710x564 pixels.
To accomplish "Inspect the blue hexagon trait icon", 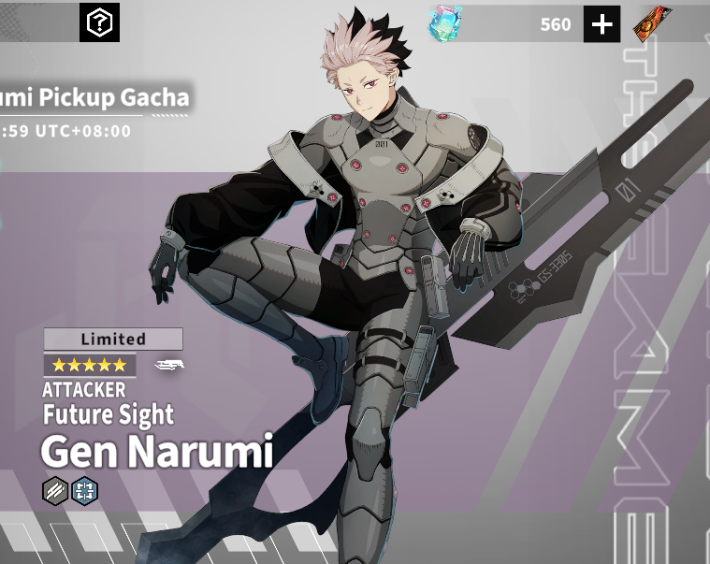I will pyautogui.click(x=84, y=490).
